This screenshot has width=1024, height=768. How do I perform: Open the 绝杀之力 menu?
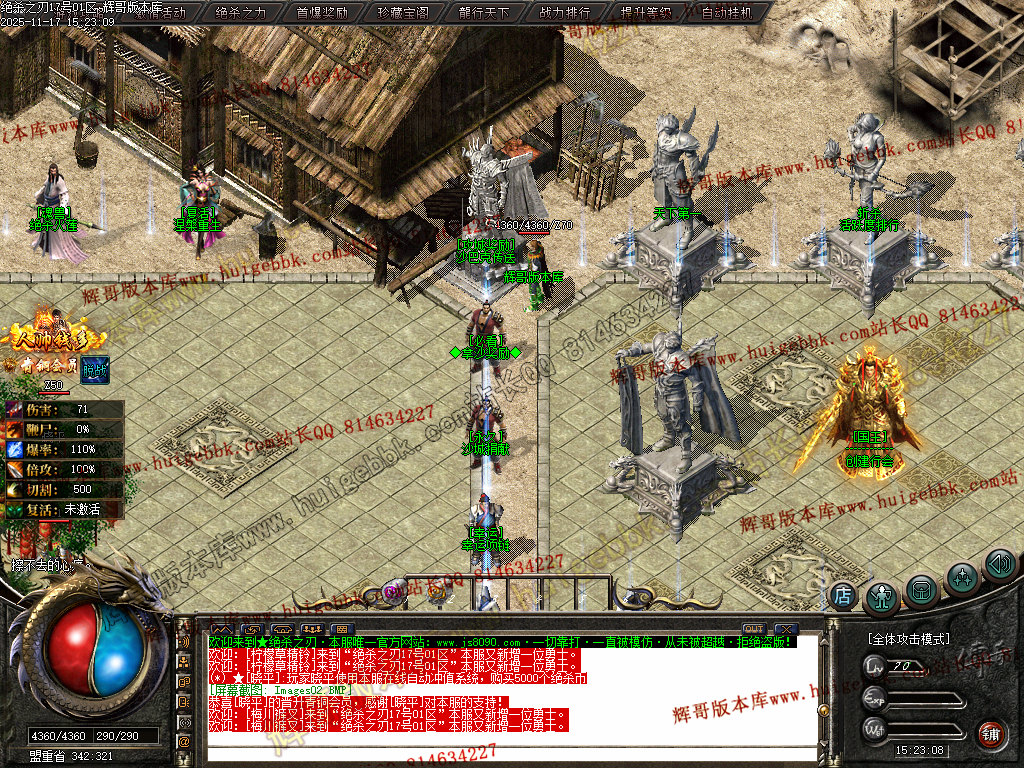coord(241,13)
